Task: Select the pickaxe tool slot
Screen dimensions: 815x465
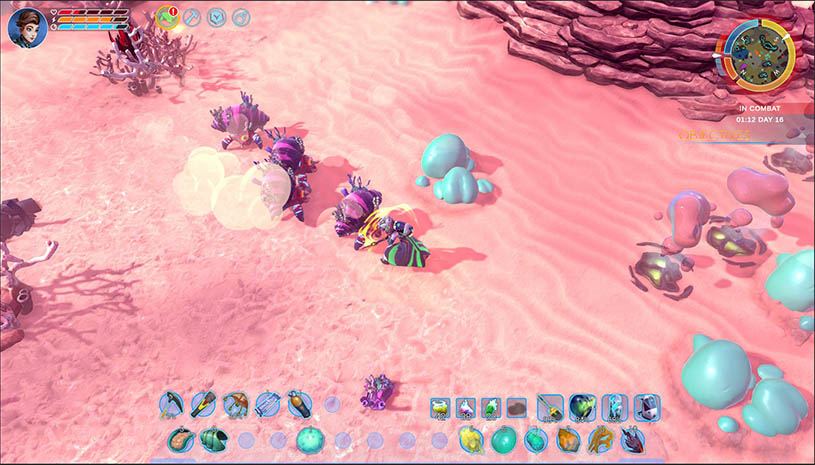Action: click(171, 405)
